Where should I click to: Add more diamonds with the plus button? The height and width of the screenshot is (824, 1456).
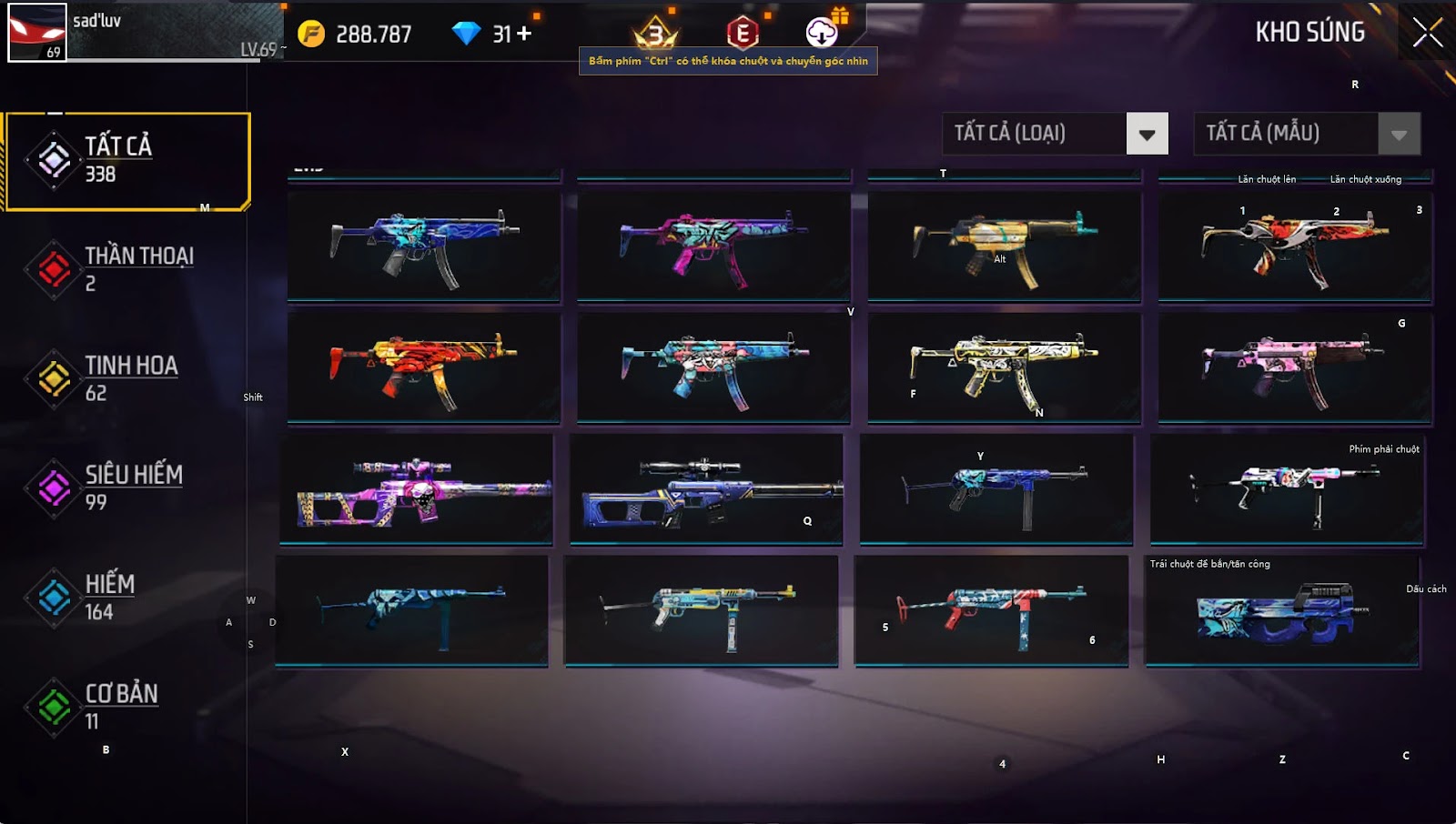(x=524, y=34)
